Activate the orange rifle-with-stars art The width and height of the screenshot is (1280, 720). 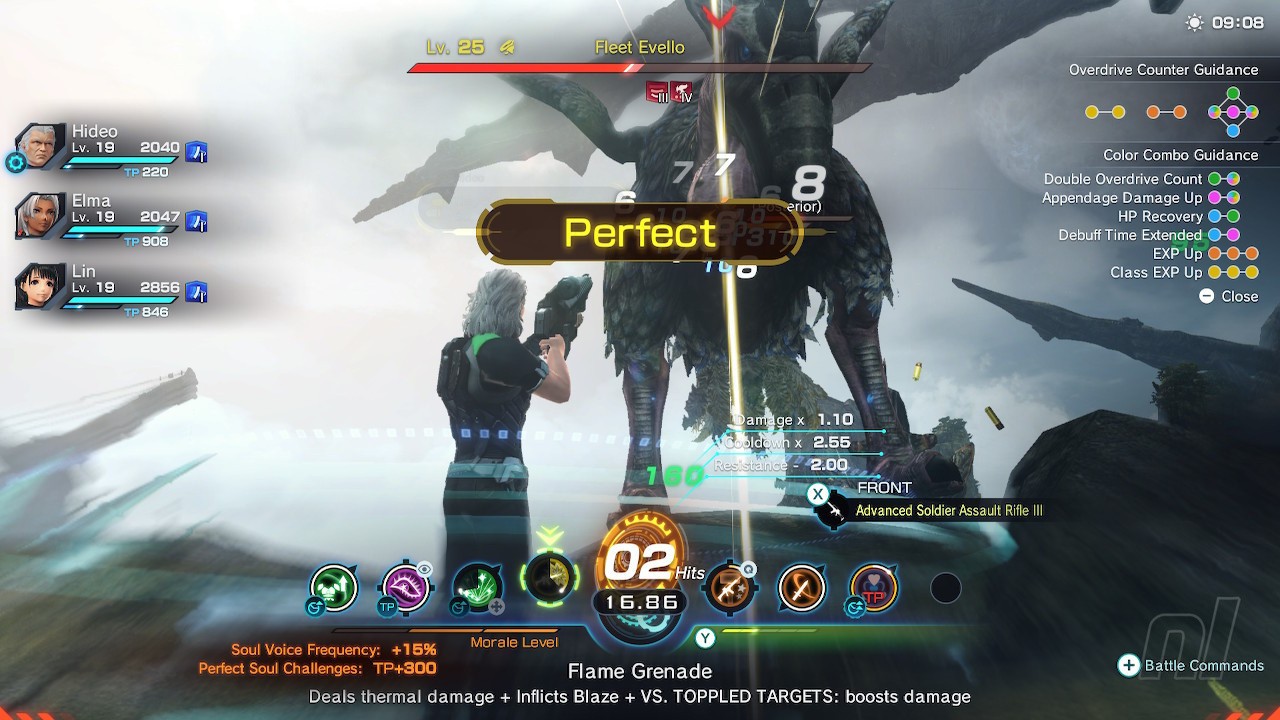[729, 588]
